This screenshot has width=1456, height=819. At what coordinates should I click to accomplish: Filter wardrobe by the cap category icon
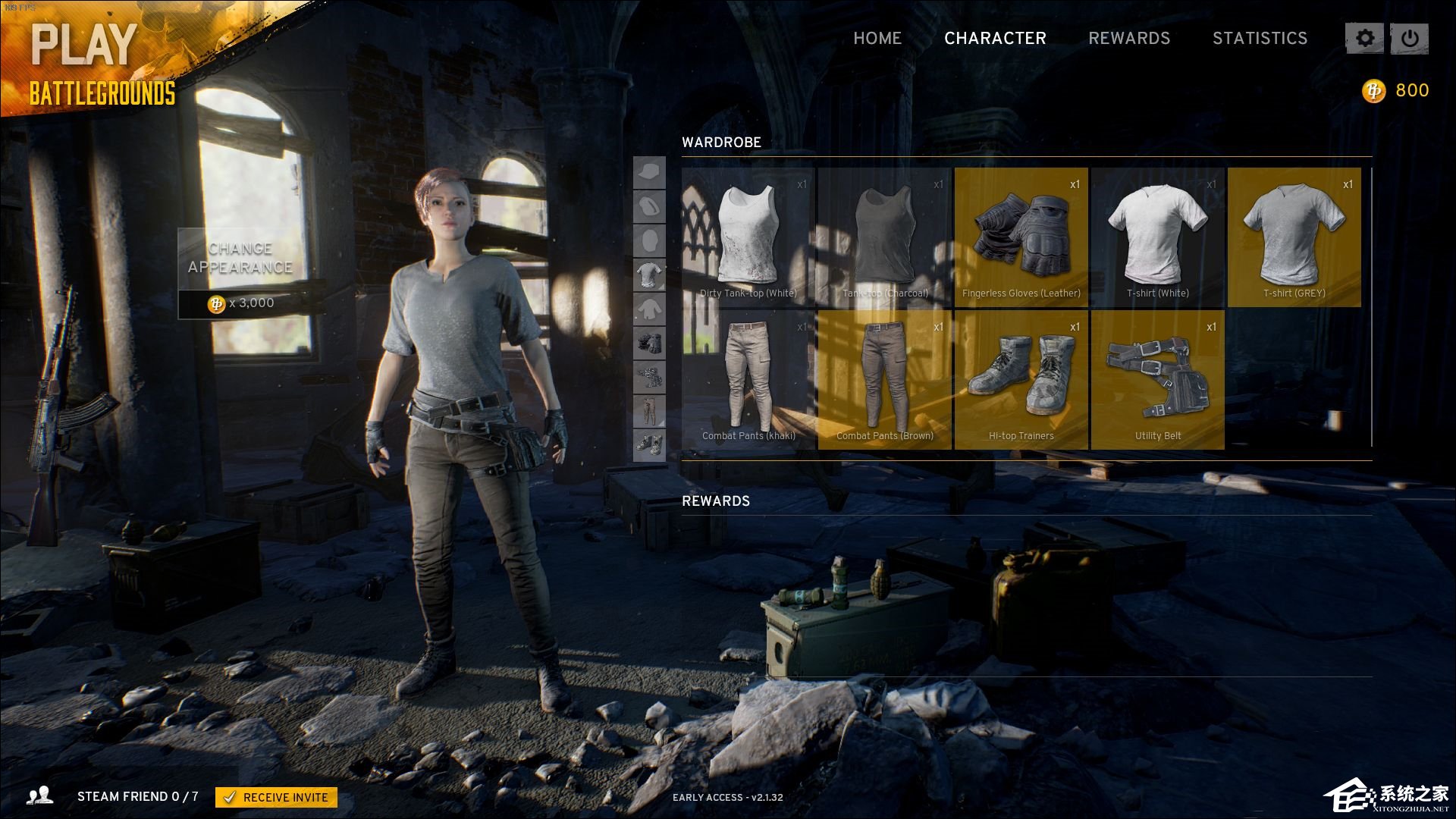(x=649, y=173)
